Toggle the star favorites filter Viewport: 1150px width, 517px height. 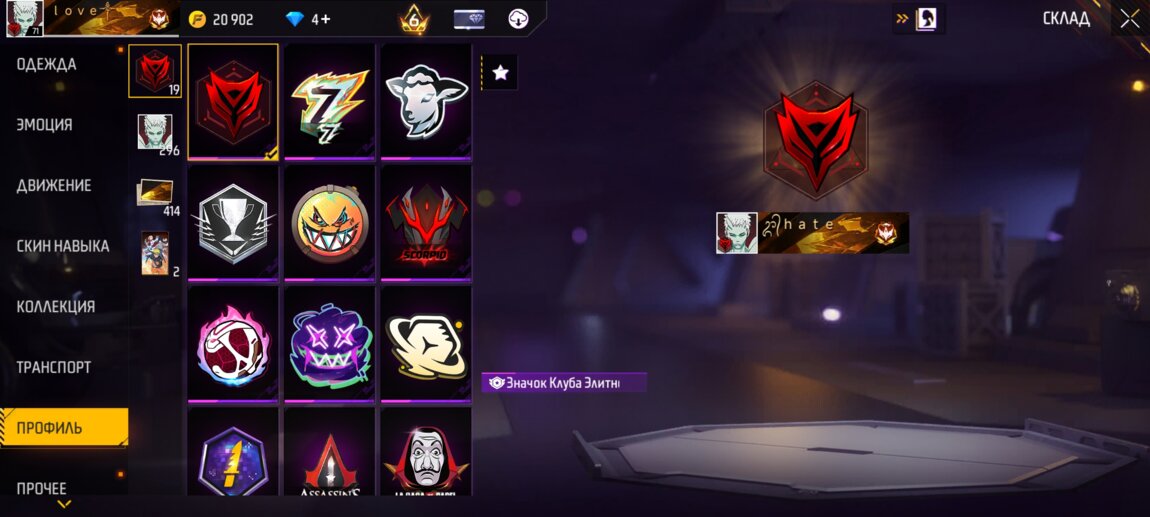click(500, 73)
